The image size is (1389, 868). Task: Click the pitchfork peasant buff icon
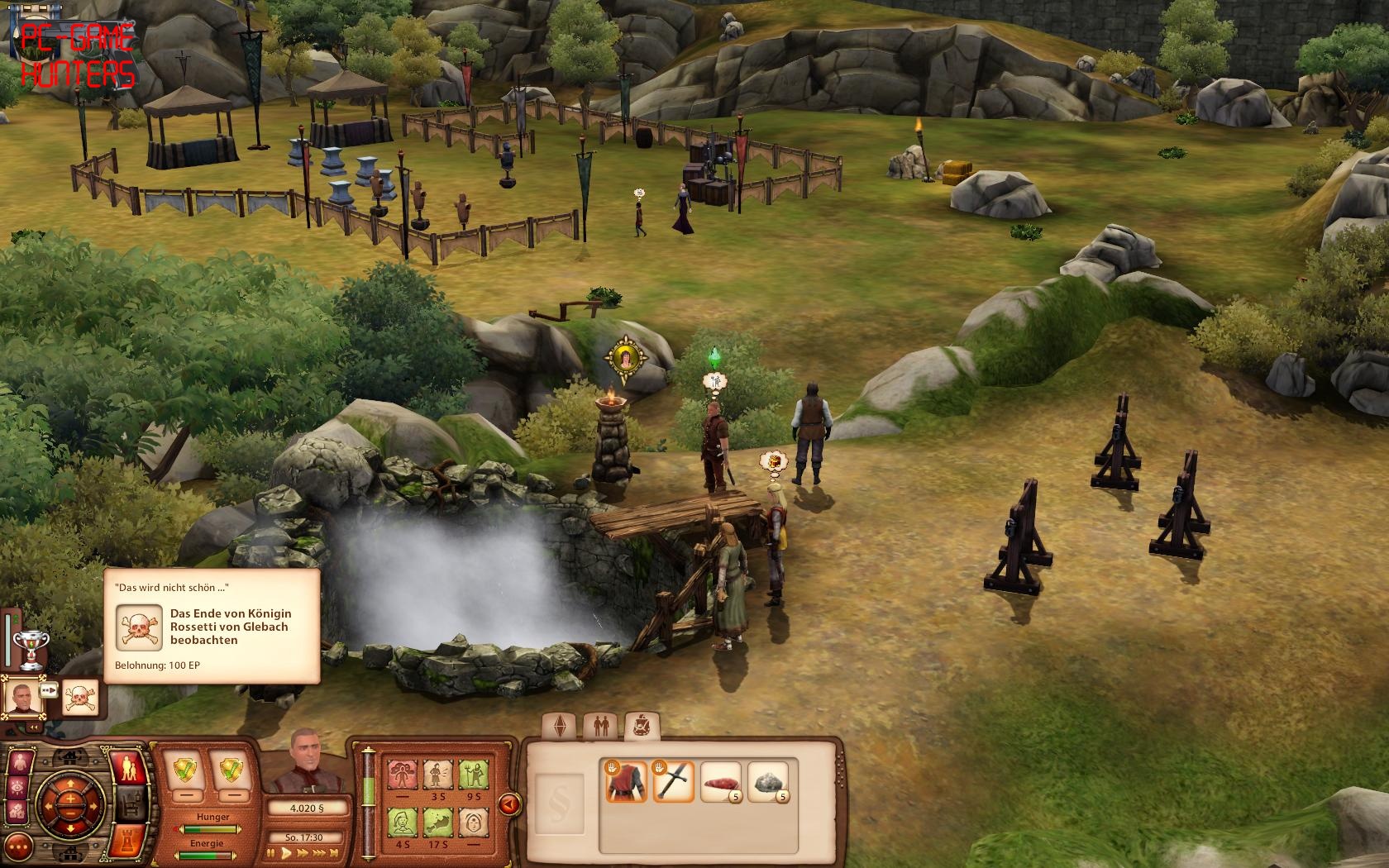point(471,777)
